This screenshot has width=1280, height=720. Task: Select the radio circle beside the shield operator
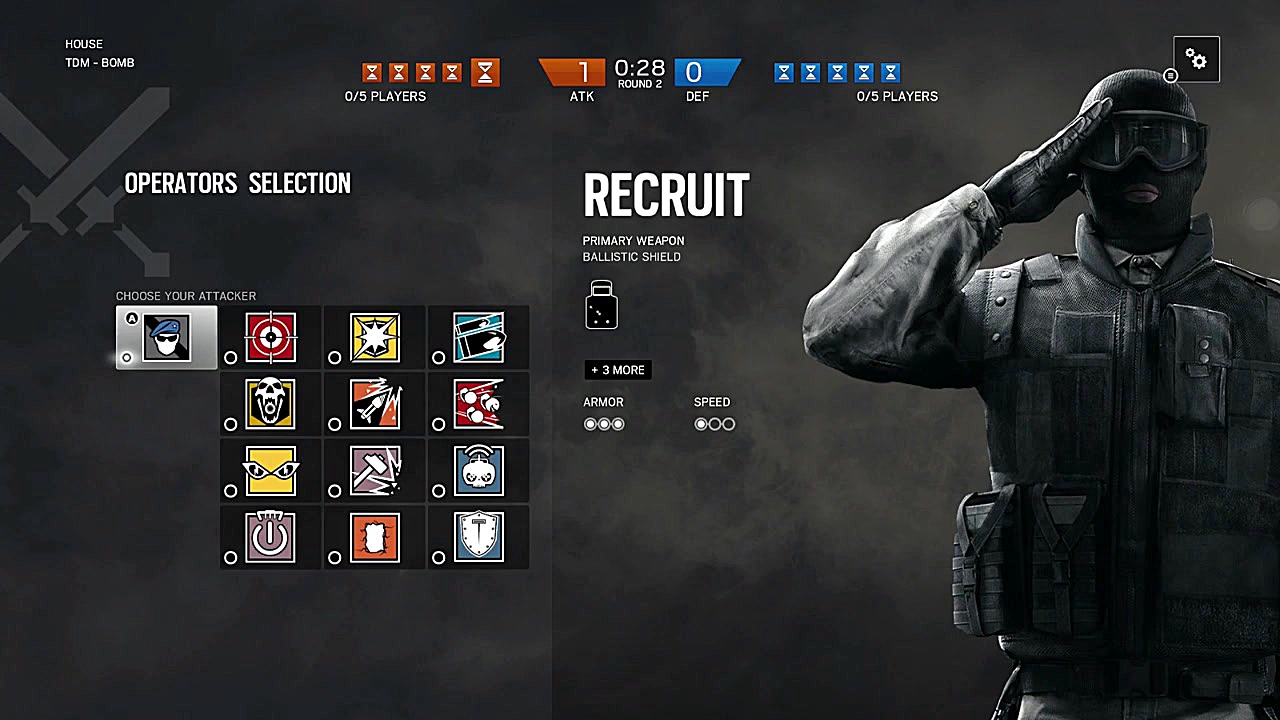click(439, 557)
